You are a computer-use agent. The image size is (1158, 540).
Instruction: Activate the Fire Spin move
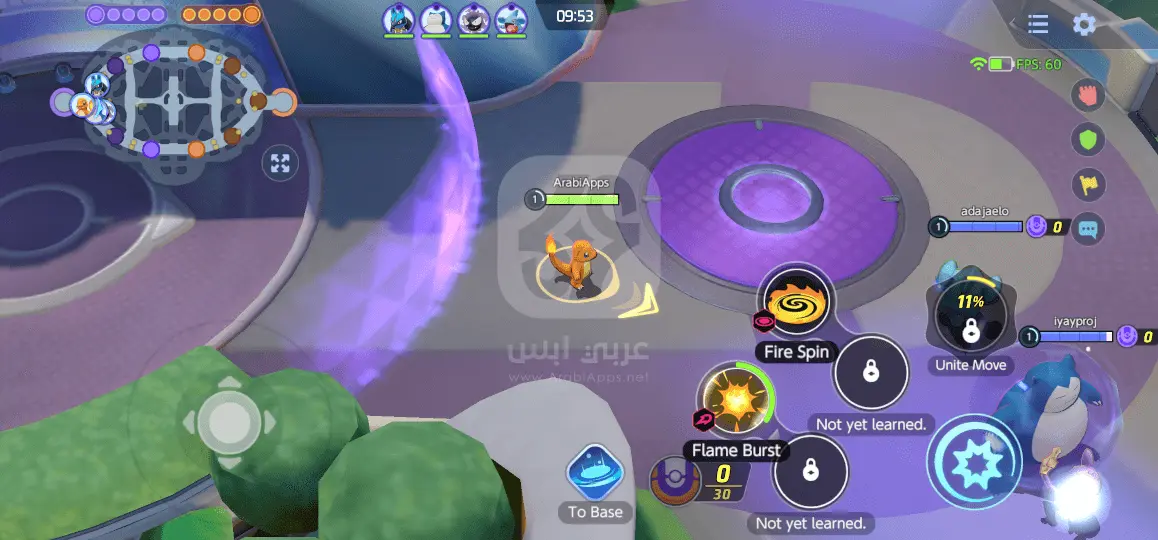[x=796, y=302]
